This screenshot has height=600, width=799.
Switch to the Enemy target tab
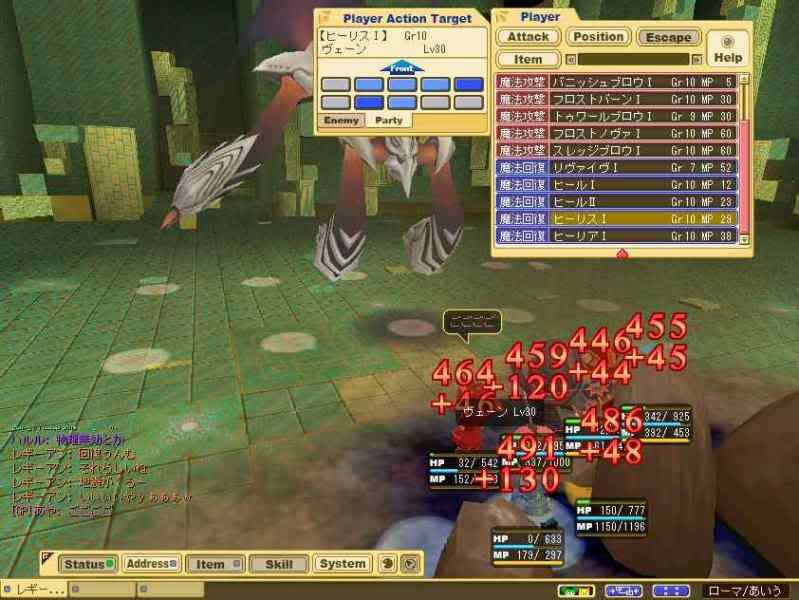[340, 120]
